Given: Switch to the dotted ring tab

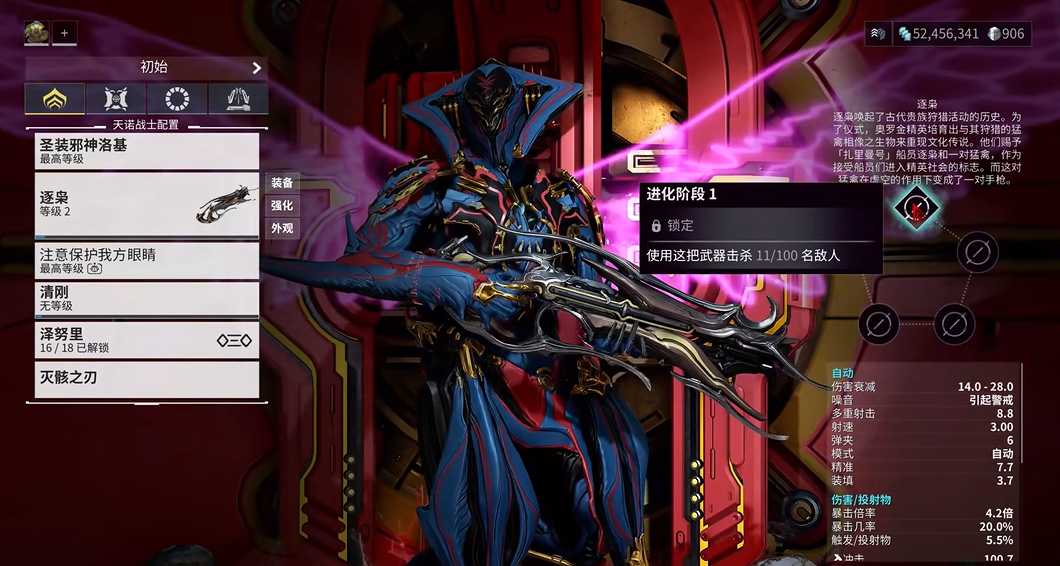Looking at the screenshot, I should [177, 98].
